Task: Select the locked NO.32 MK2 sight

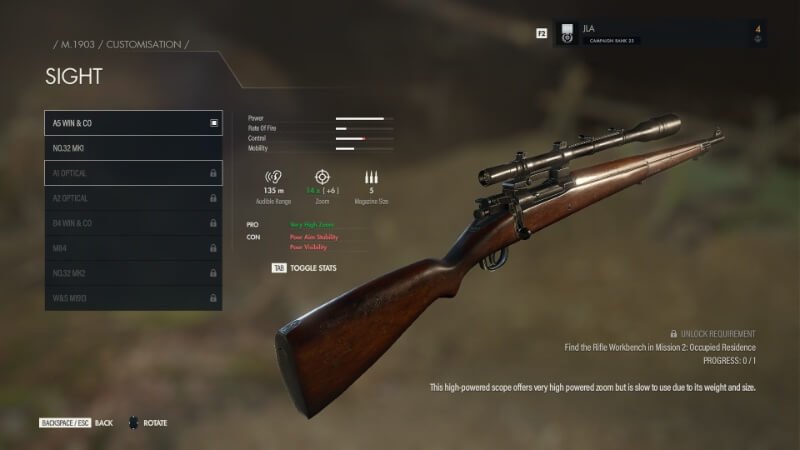Action: pos(133,273)
